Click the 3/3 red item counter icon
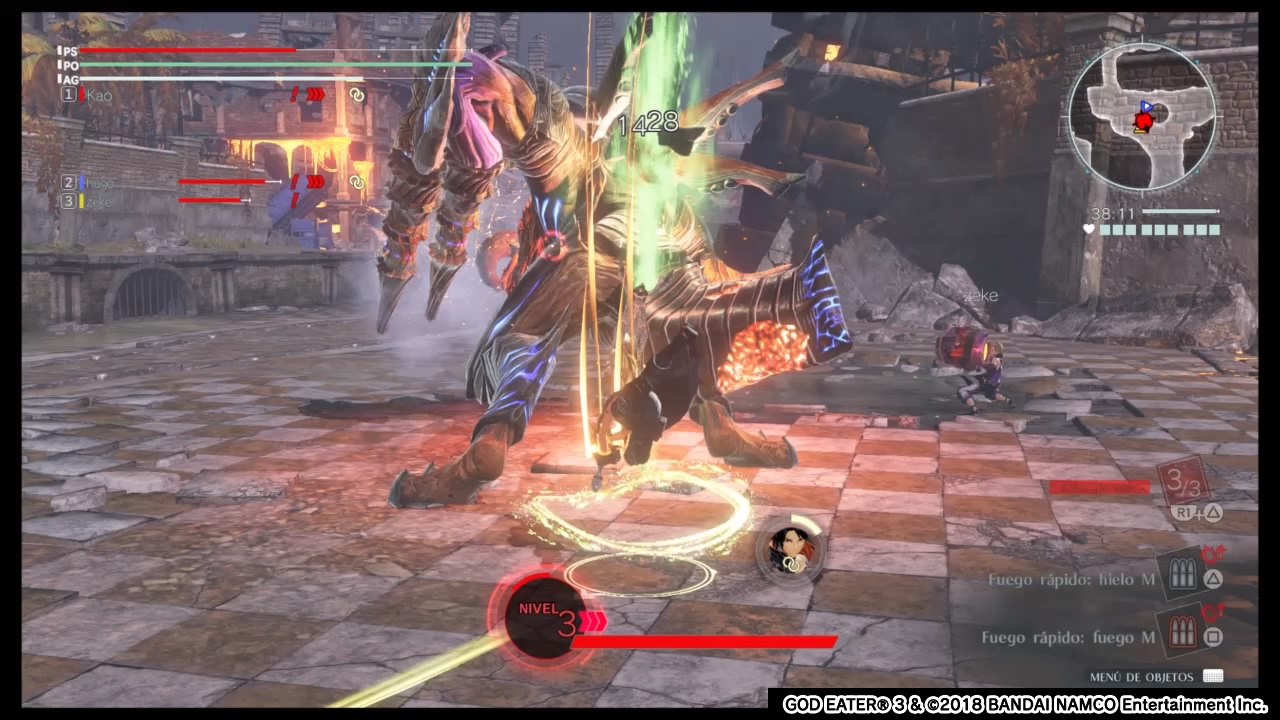 coord(1184,484)
